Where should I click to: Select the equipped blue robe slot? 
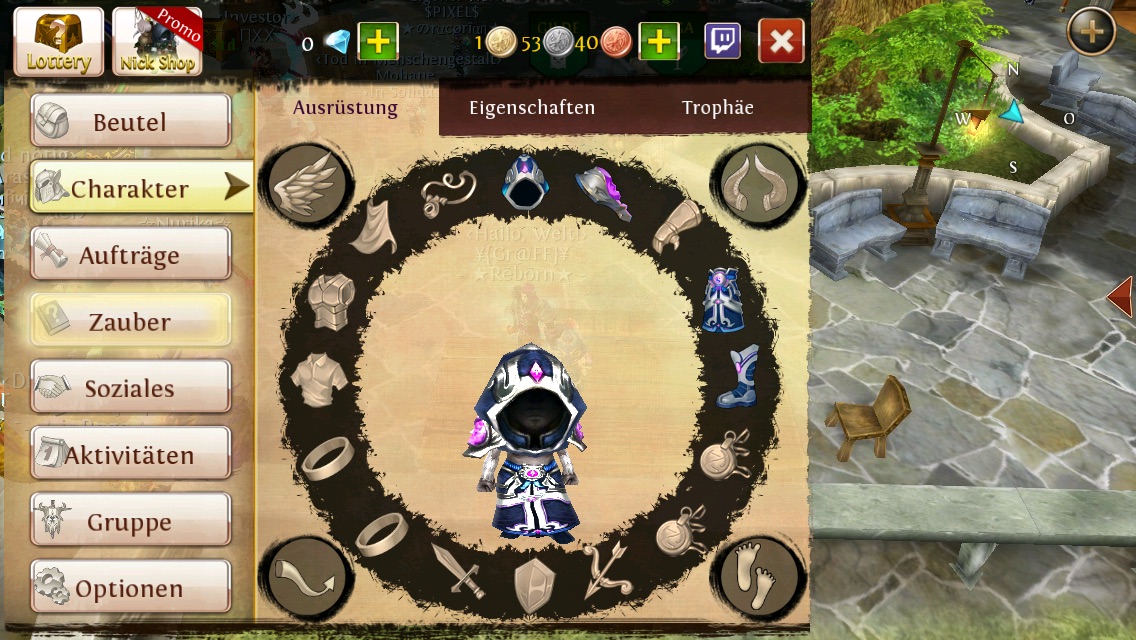coord(720,299)
